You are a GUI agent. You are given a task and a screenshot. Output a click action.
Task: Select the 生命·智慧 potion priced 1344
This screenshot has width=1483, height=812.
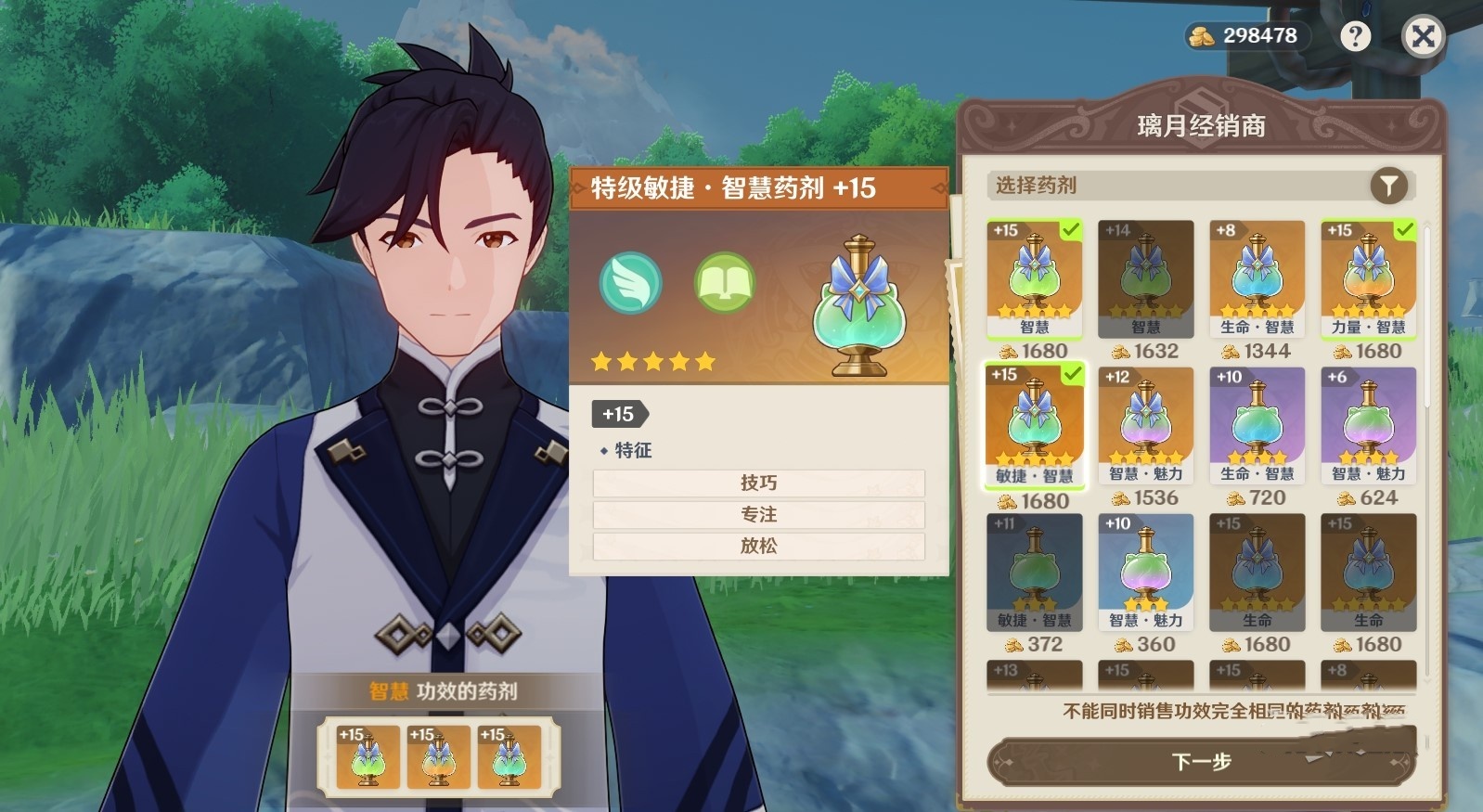tap(1257, 274)
